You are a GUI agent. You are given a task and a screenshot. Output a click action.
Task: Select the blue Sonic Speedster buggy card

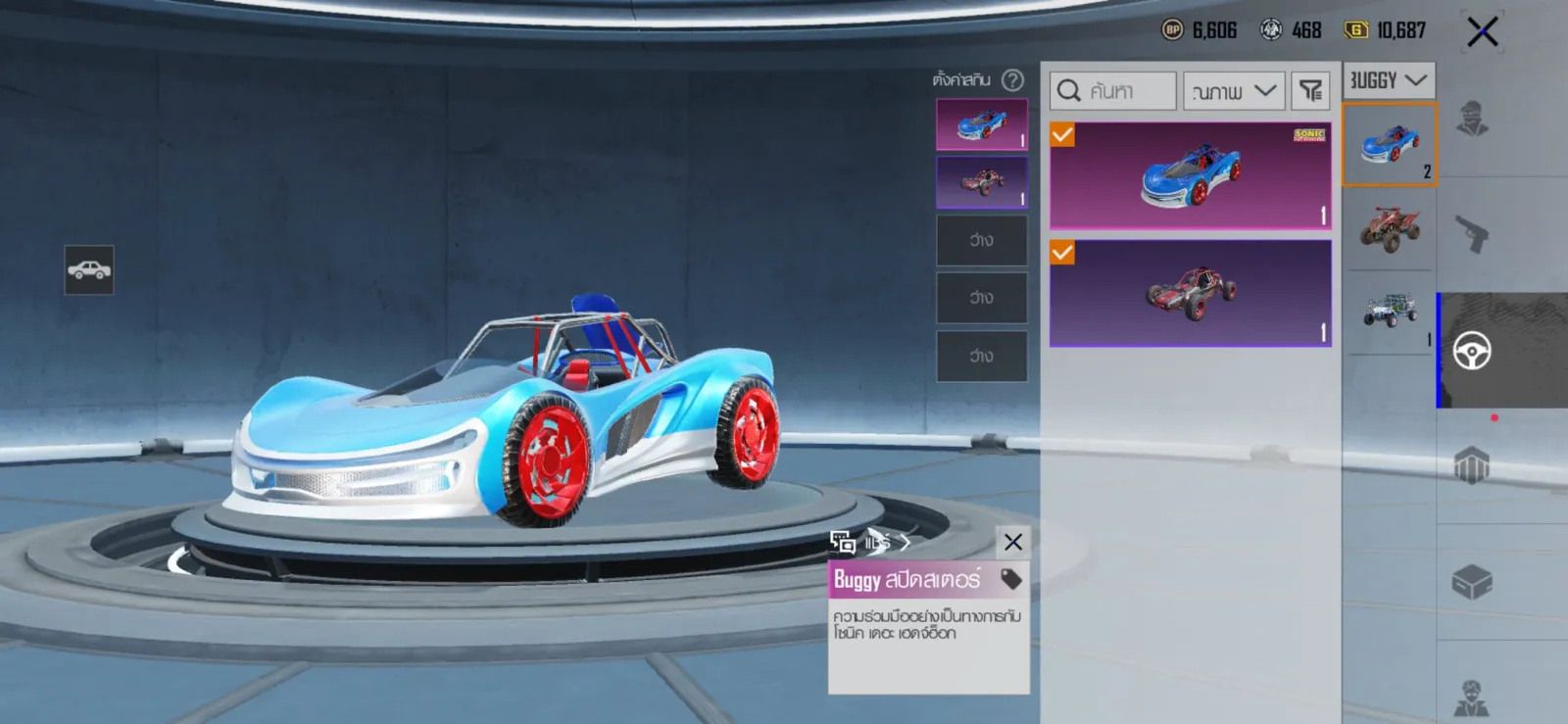1190,176
